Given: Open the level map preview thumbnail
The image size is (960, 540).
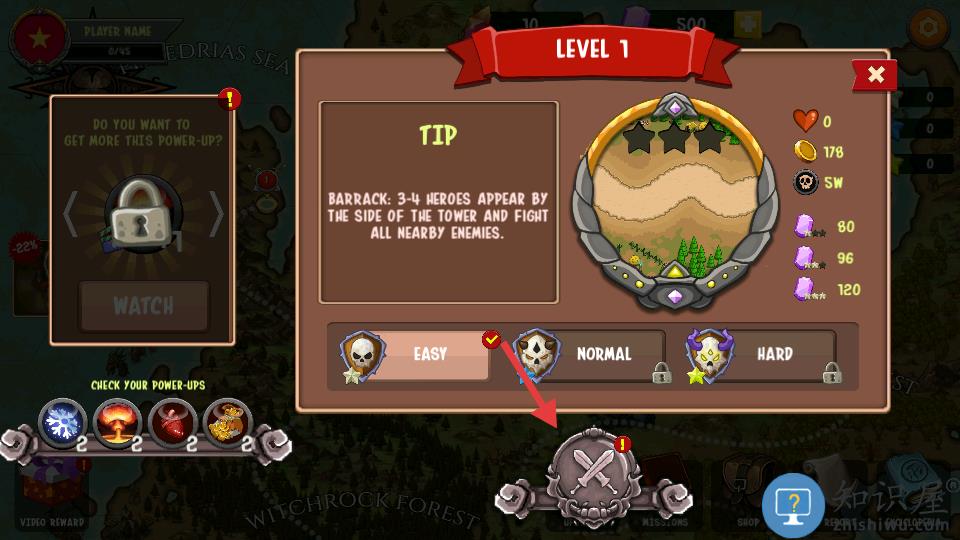Looking at the screenshot, I should (675, 200).
